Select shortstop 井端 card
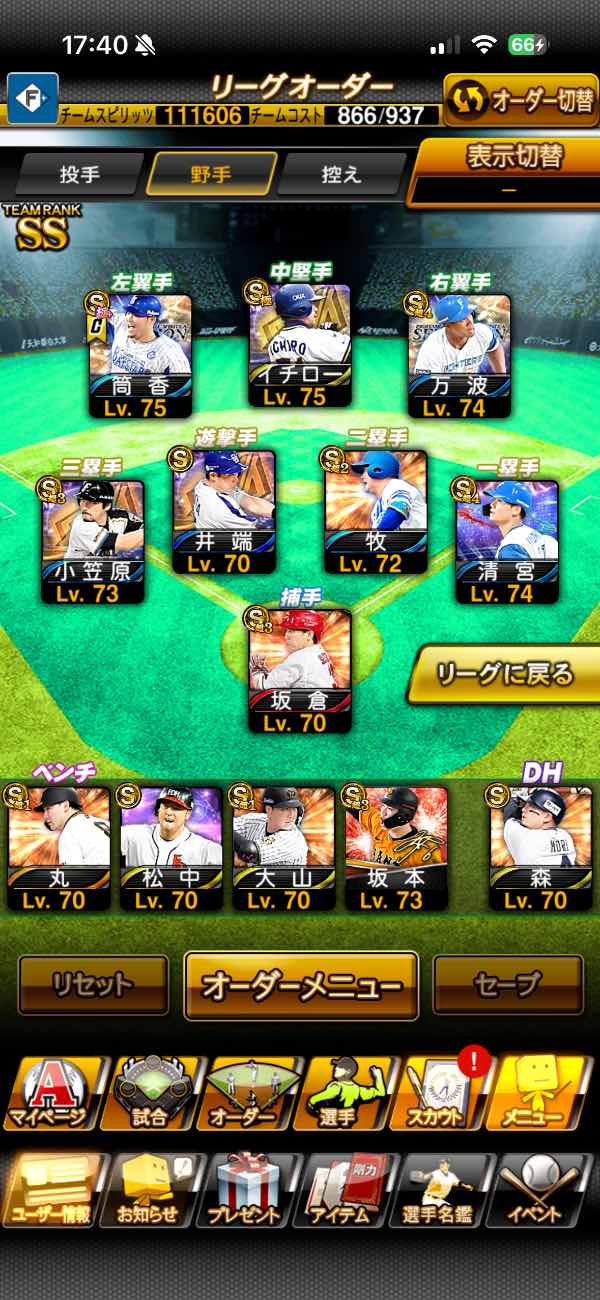The image size is (600, 1300). click(x=223, y=510)
